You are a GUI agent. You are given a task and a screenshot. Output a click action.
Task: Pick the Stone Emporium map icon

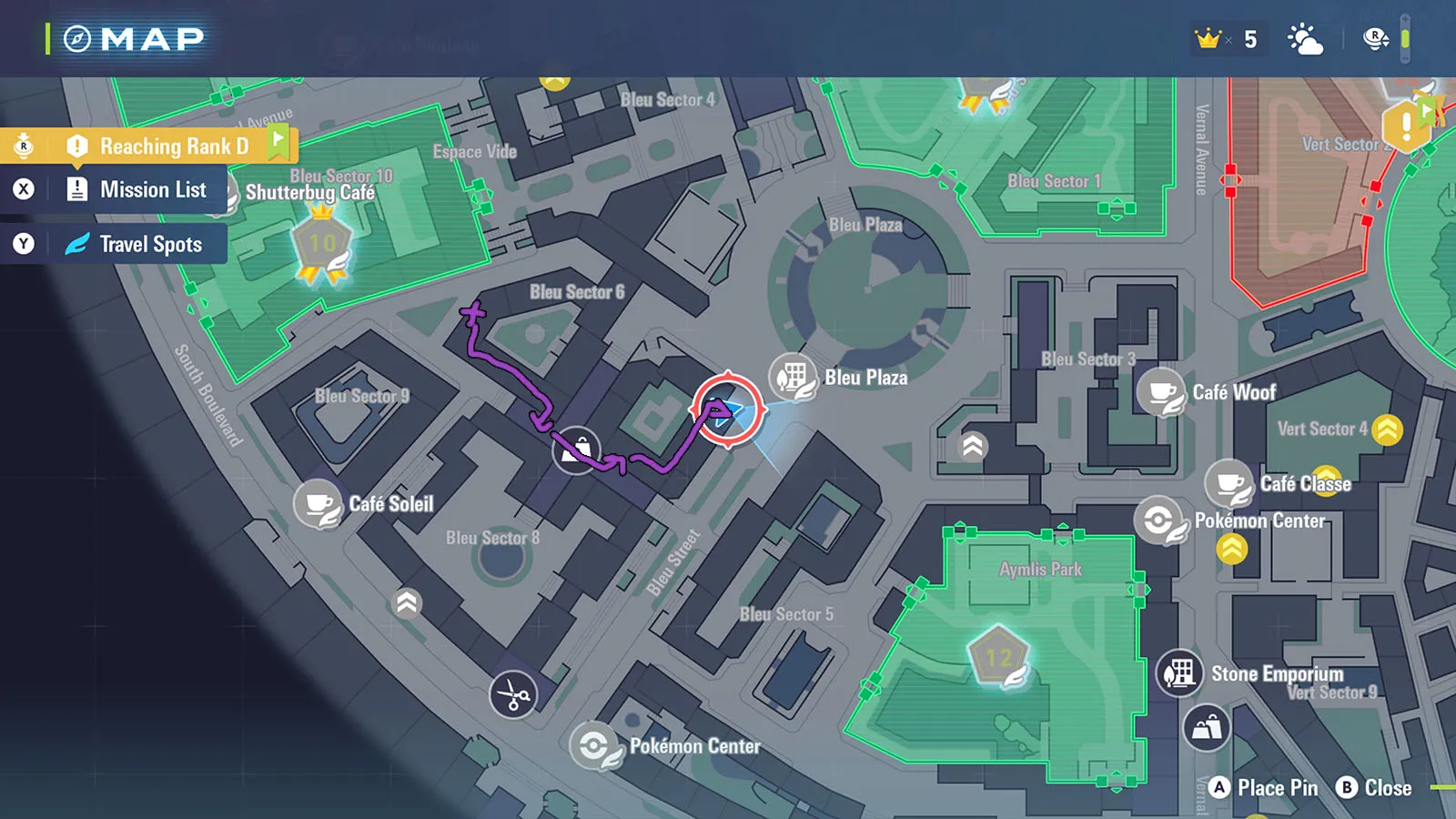pyautogui.click(x=1179, y=673)
